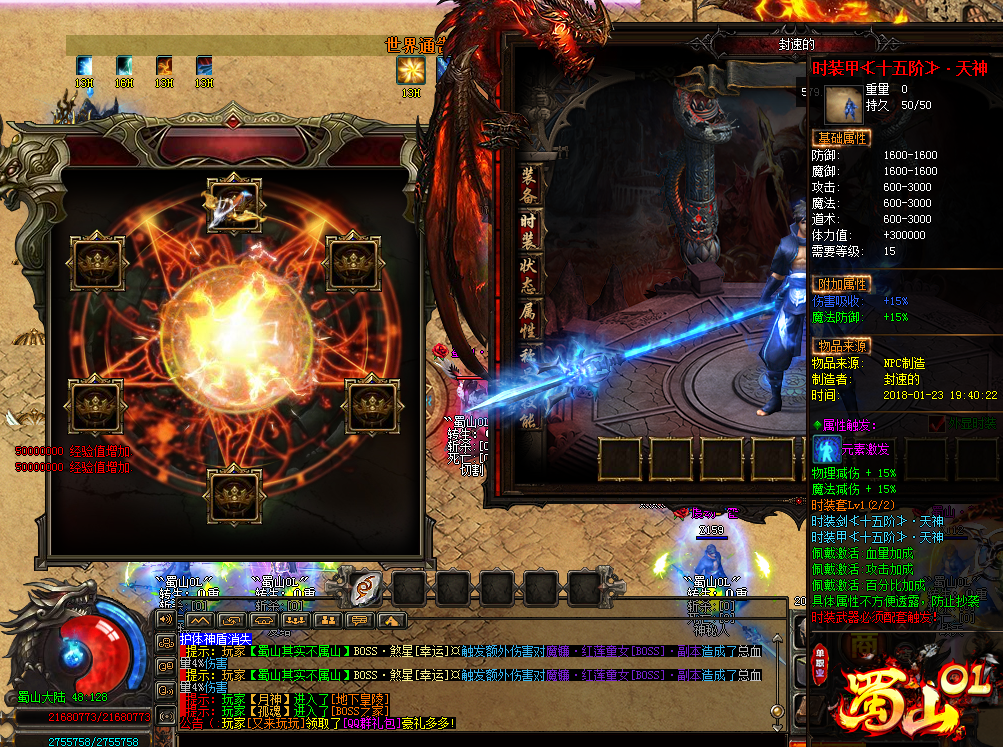The width and height of the screenshot is (1003, 747).
Task: Click the 时装甲 armor item icon in tooltip
Action: click(x=843, y=104)
